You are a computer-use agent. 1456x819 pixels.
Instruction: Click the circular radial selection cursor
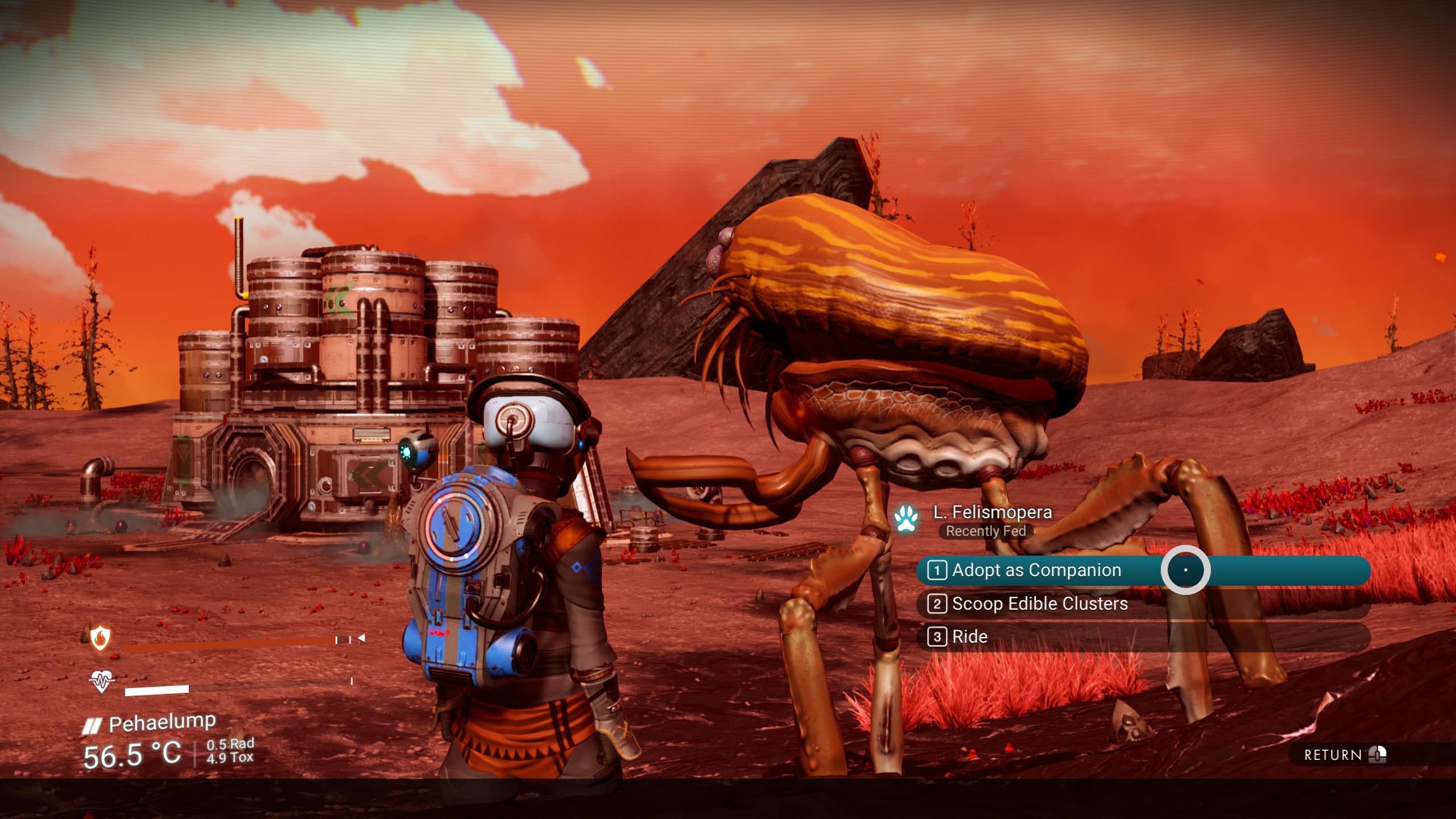(x=1186, y=570)
